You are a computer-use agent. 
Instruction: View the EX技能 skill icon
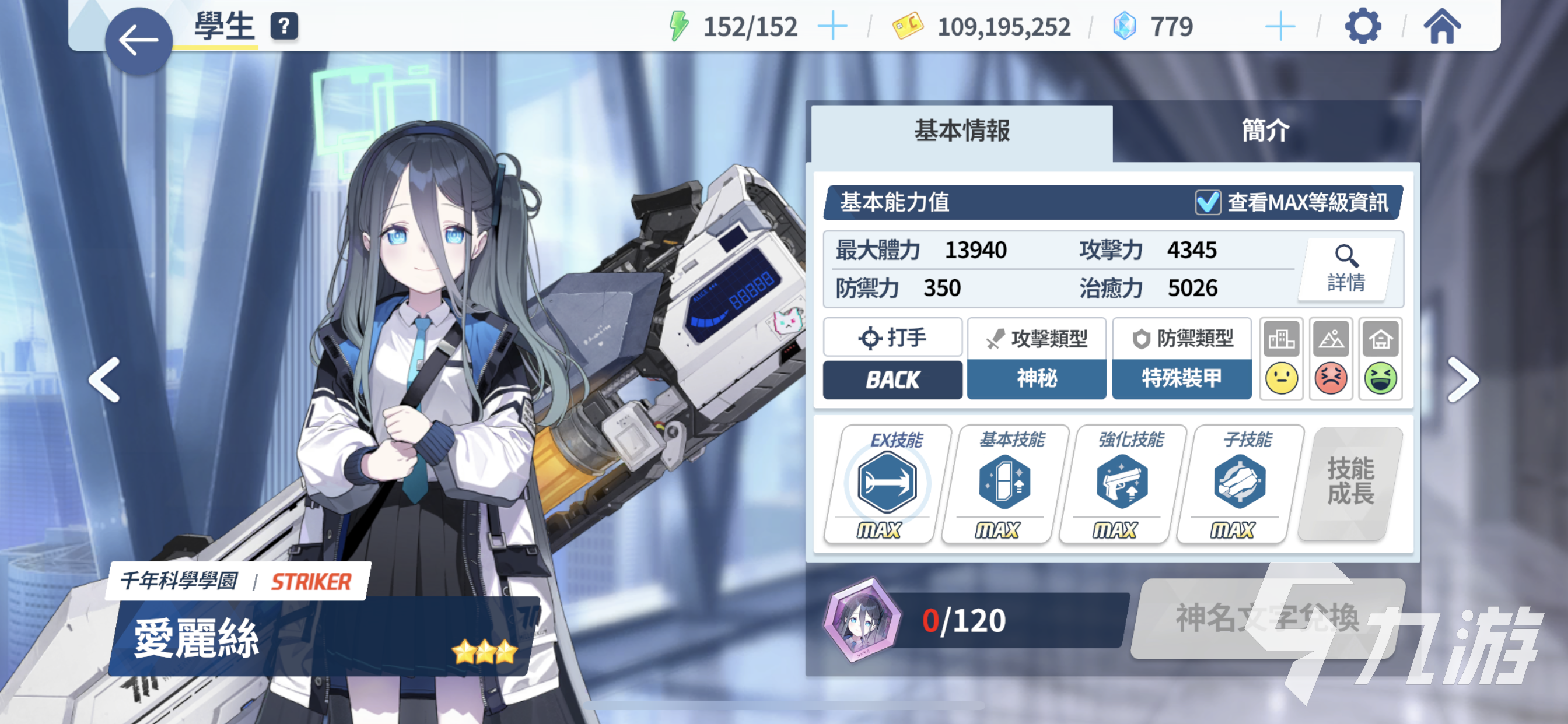click(x=886, y=483)
